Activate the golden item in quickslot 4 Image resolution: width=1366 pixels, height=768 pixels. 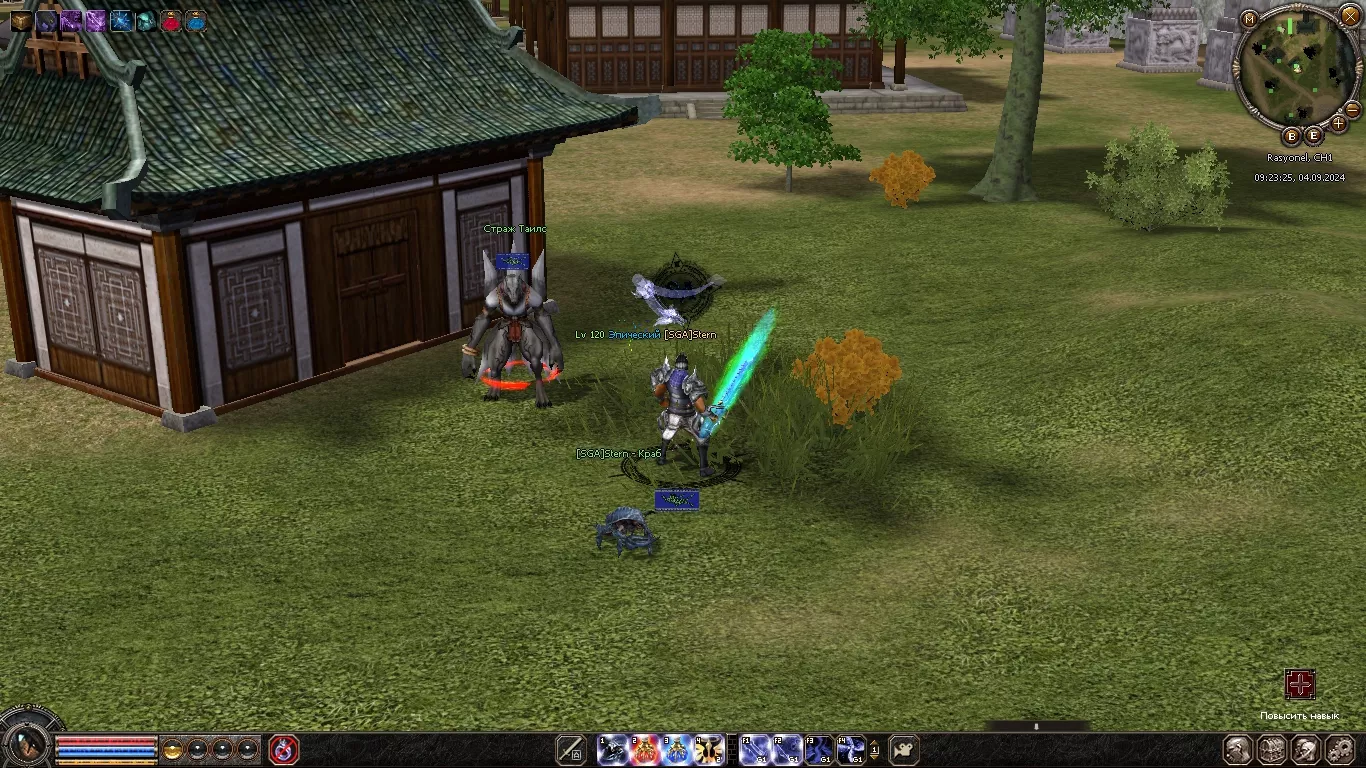pyautogui.click(x=709, y=749)
